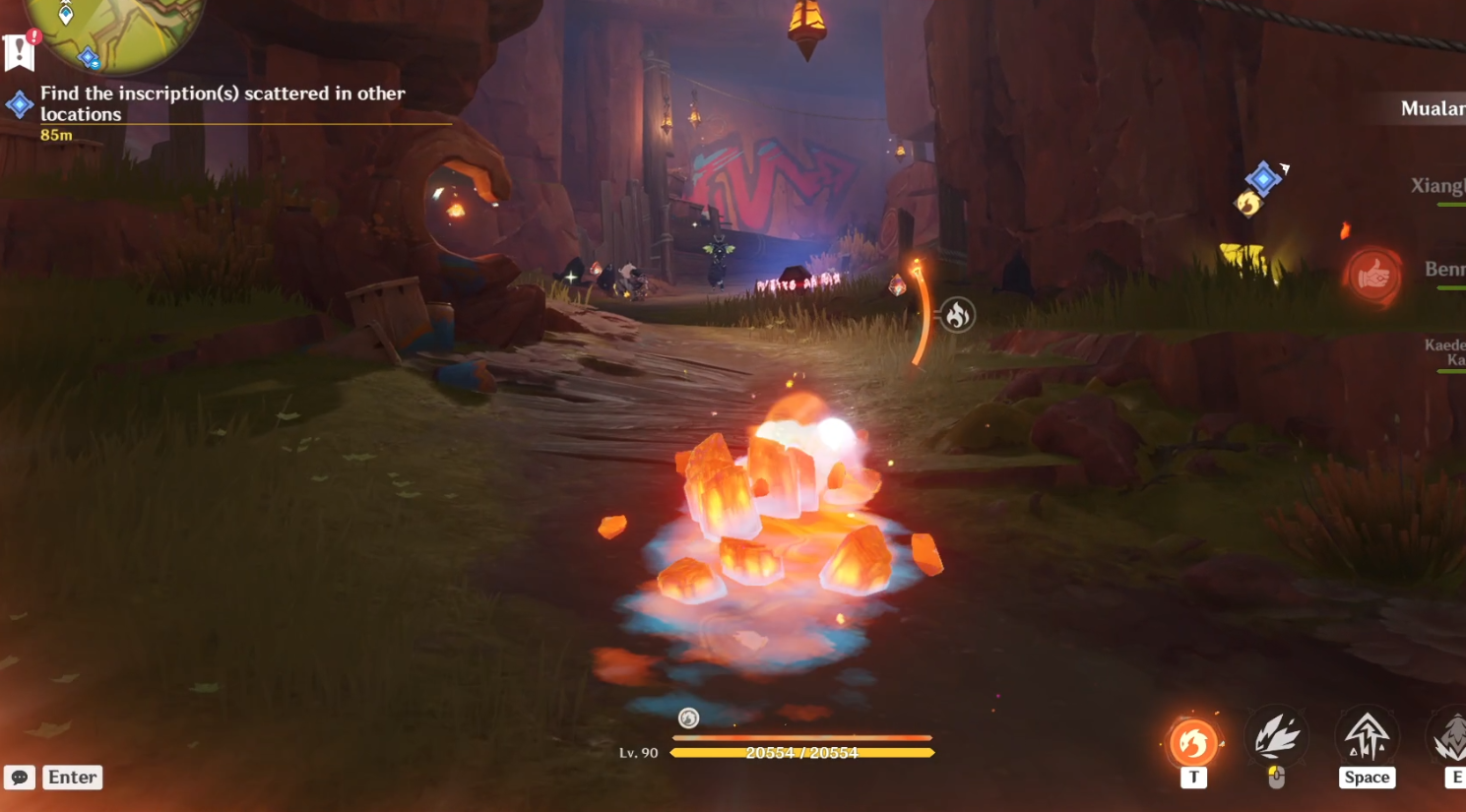Switch to party member Kaeya
Image resolution: width=1466 pixels, height=812 pixels.
pos(1444,352)
